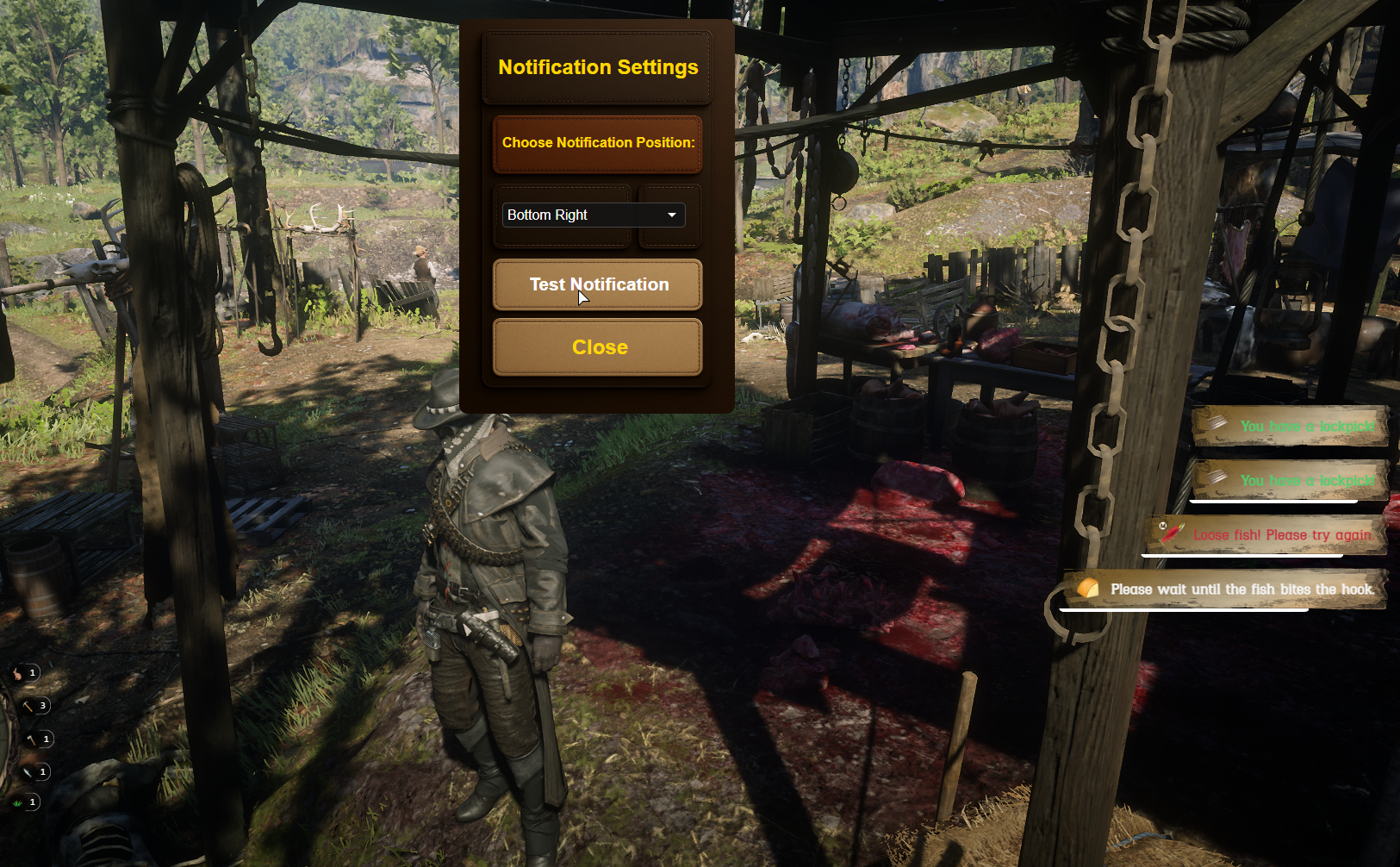The width and height of the screenshot is (1400, 867).
Task: Select the fish counter icon
Action: [28, 772]
